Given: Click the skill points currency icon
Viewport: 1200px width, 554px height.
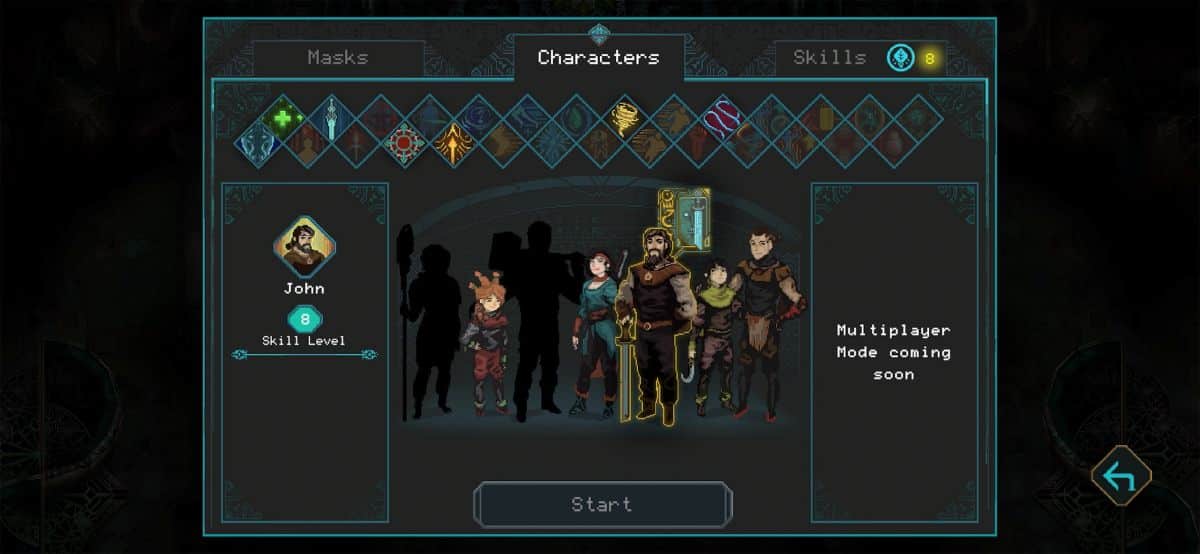Looking at the screenshot, I should [901, 58].
